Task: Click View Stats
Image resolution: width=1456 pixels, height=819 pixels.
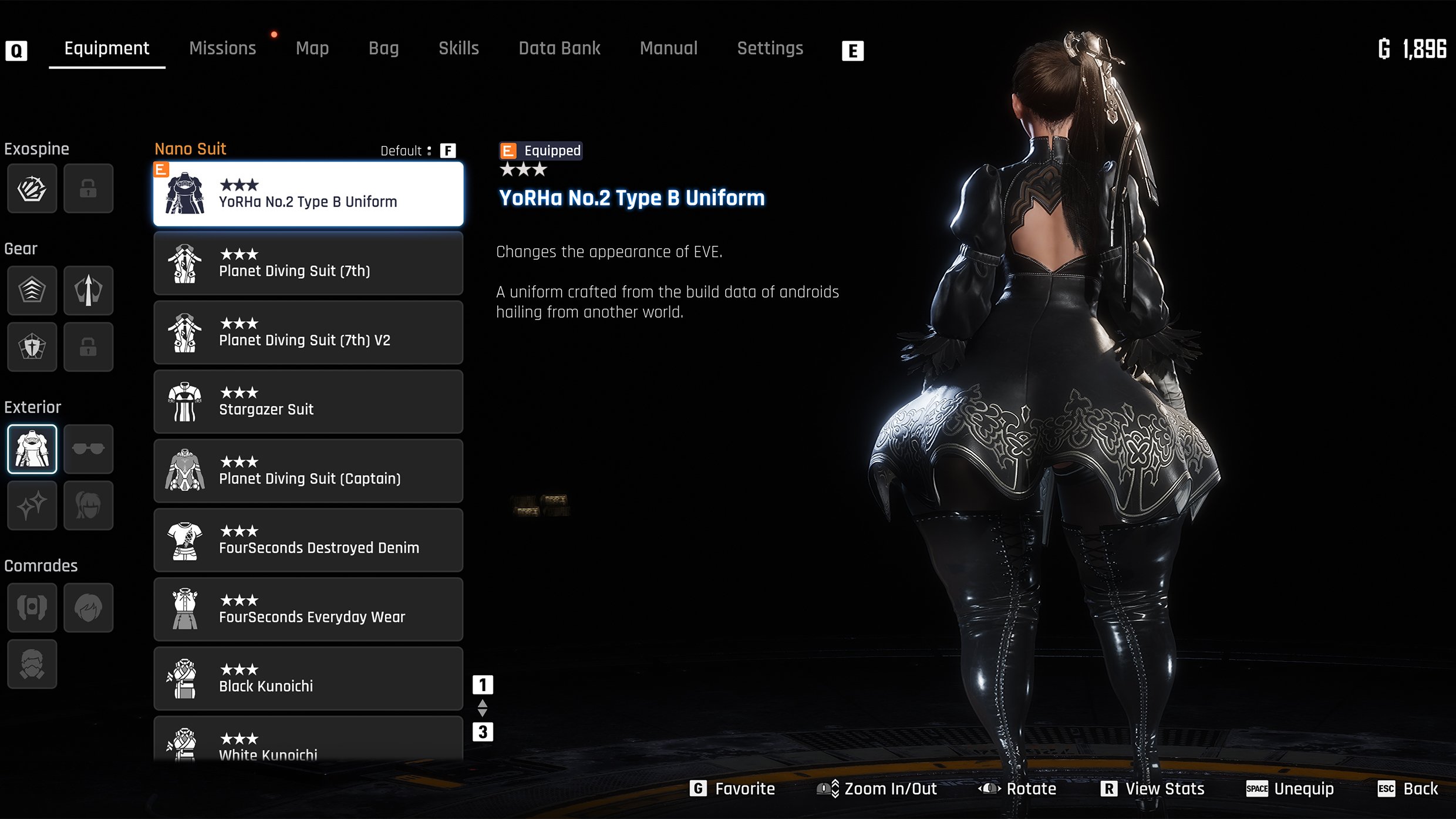Action: tap(1153, 788)
